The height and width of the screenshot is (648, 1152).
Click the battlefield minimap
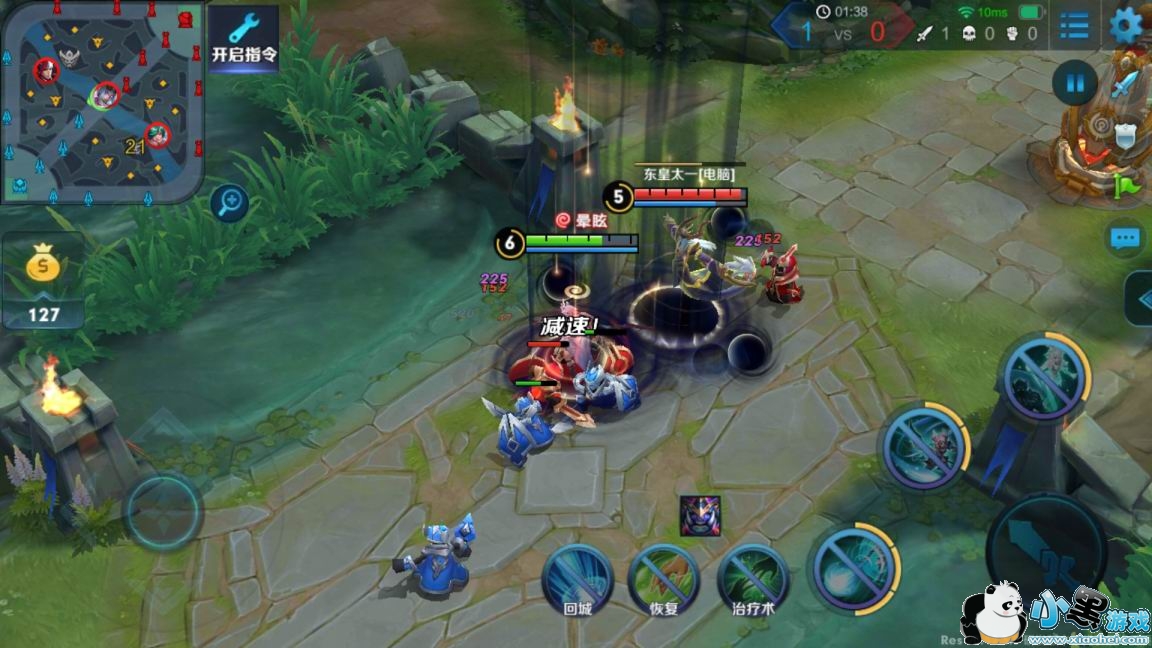[102, 102]
